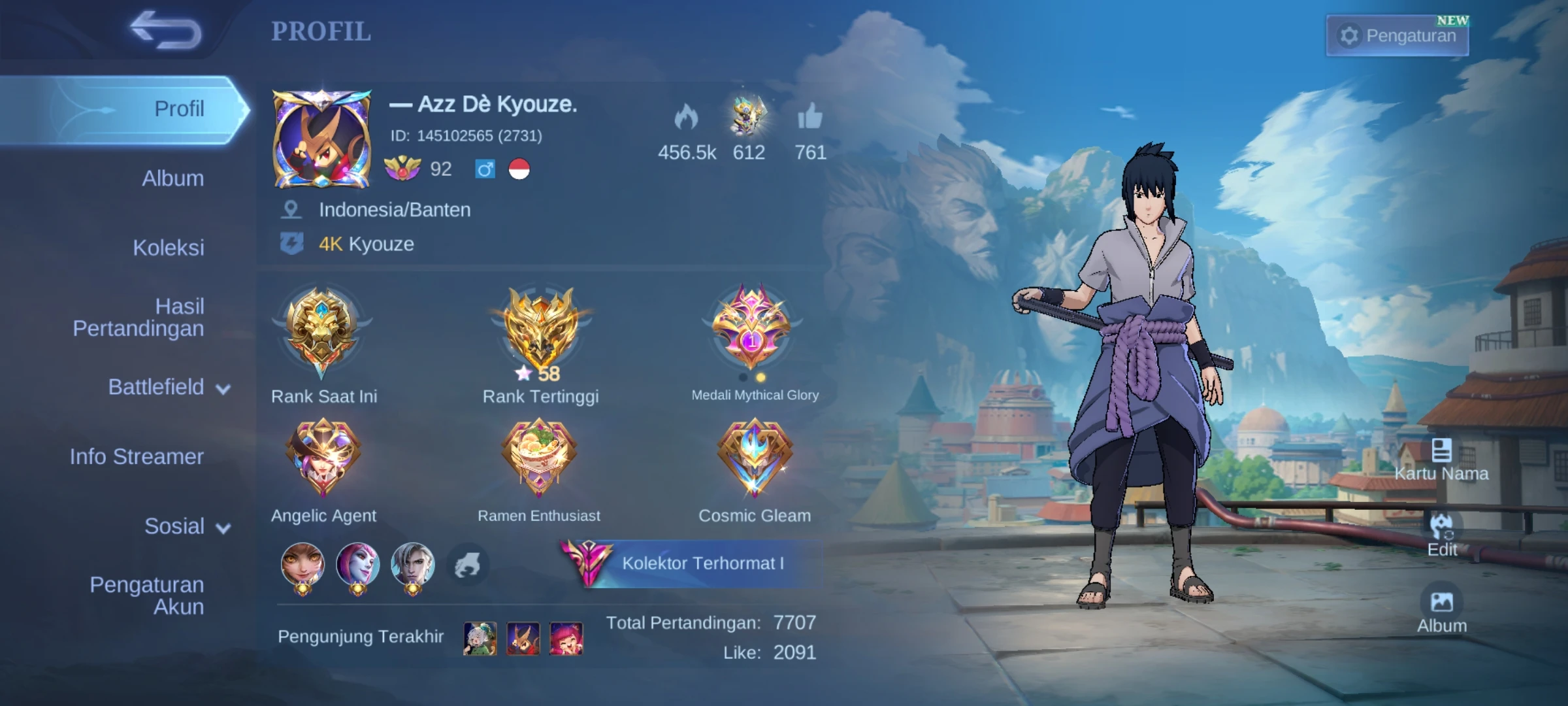Open the Angelic Agent achievement badge
Image resolution: width=1568 pixels, height=706 pixels.
click(325, 456)
